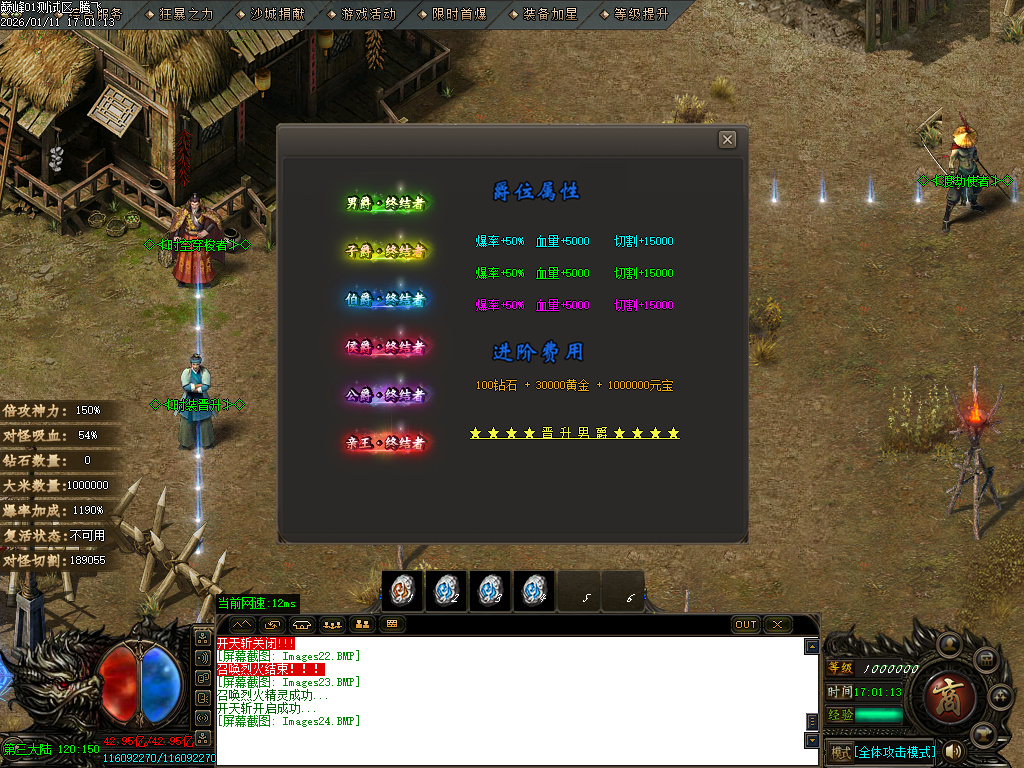Open the 限时首爆 menu
The width and height of the screenshot is (1024, 768).
click(x=459, y=14)
